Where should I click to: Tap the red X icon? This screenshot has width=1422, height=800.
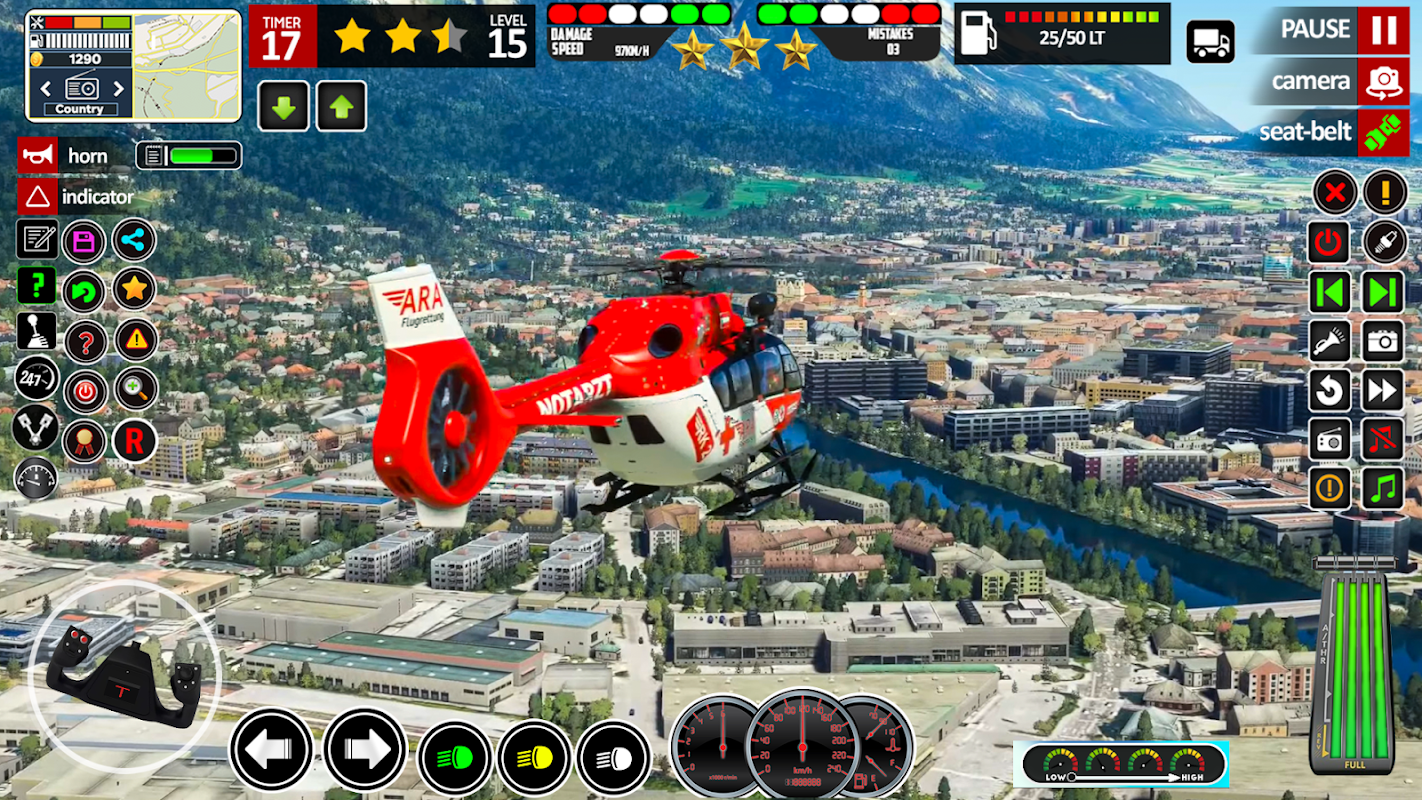(1334, 192)
